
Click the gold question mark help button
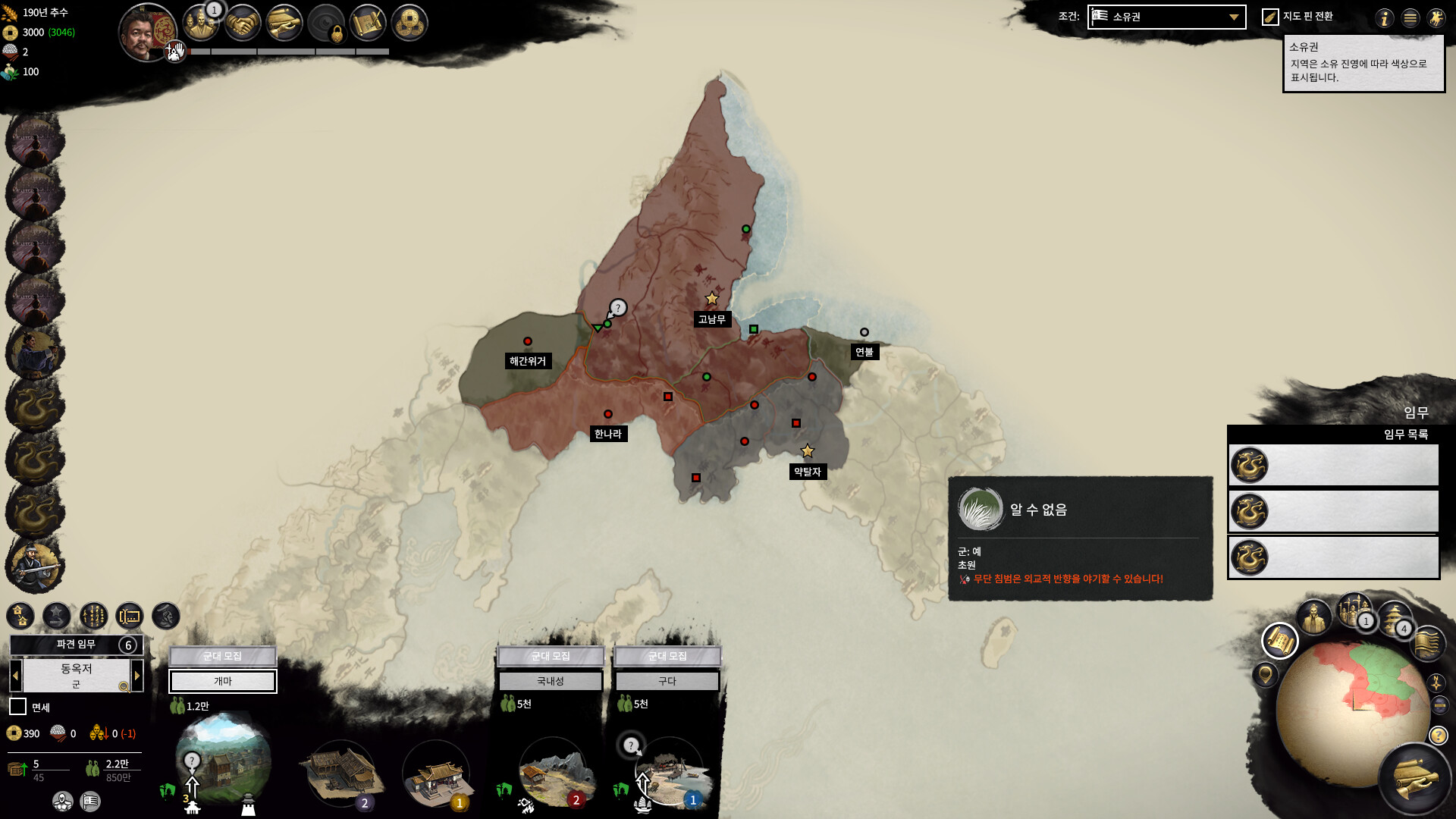pos(1439,736)
